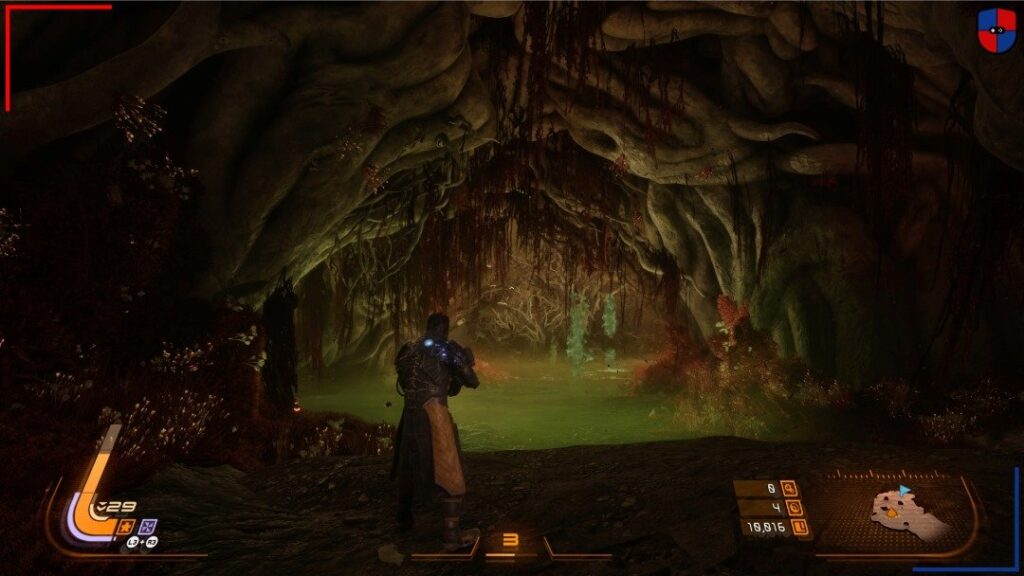1024x576 pixels.
Task: Click the magnifier scan resource icon
Action: pos(790,490)
